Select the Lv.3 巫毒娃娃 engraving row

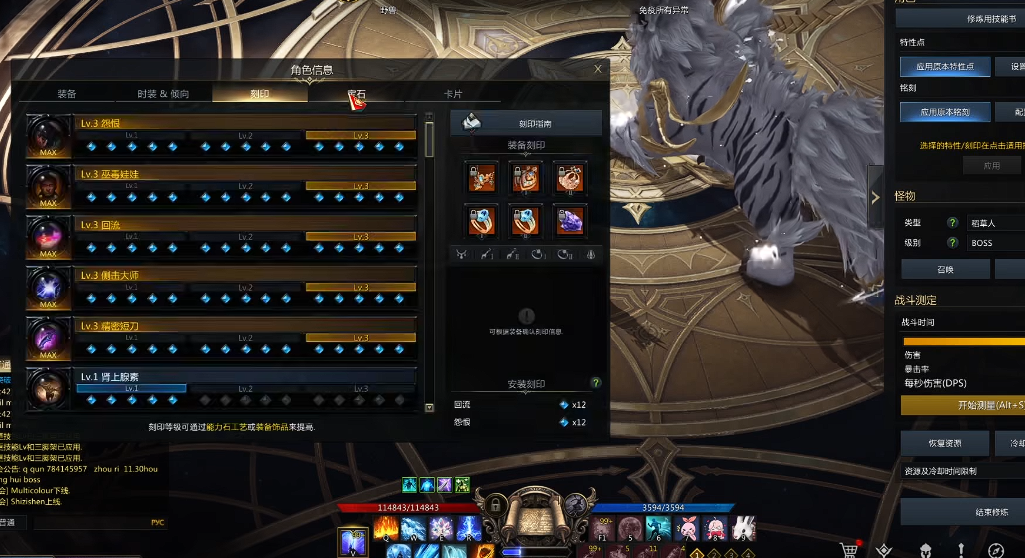(x=222, y=186)
